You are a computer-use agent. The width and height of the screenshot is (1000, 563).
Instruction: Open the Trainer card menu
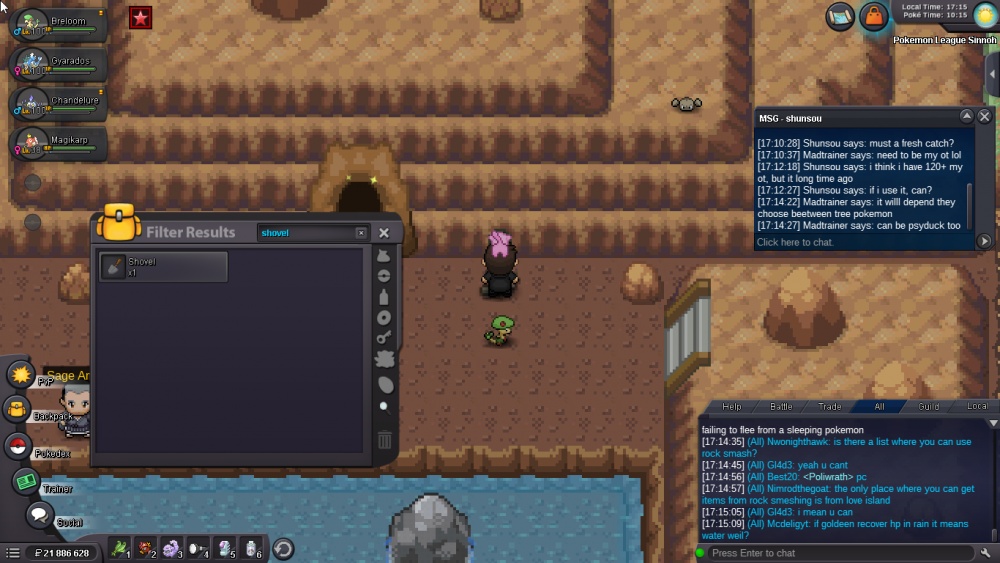pos(26,482)
